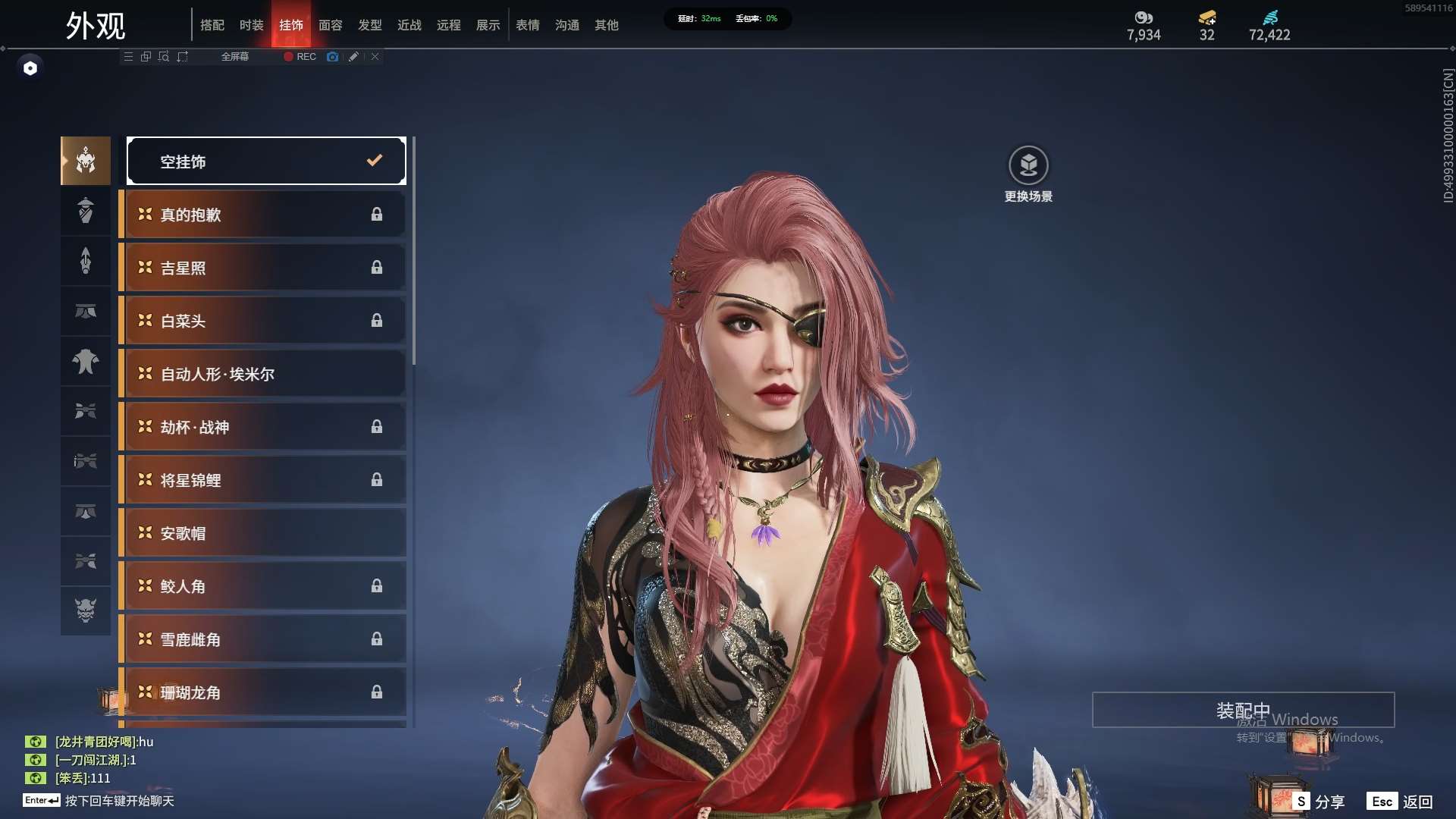Open the 搭配 tab
This screenshot has width=1456, height=819.
point(212,25)
